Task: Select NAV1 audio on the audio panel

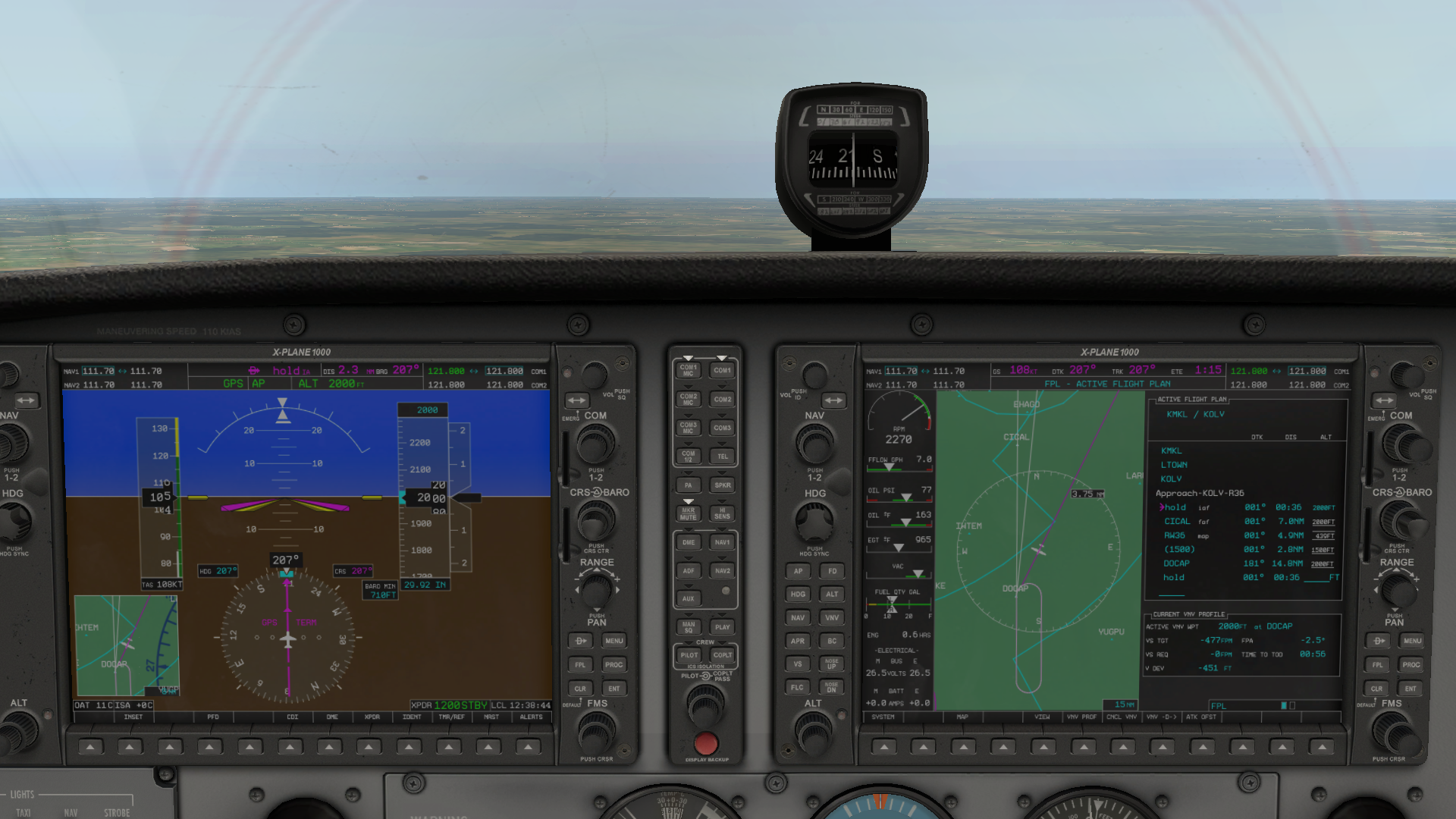Action: 722,542
